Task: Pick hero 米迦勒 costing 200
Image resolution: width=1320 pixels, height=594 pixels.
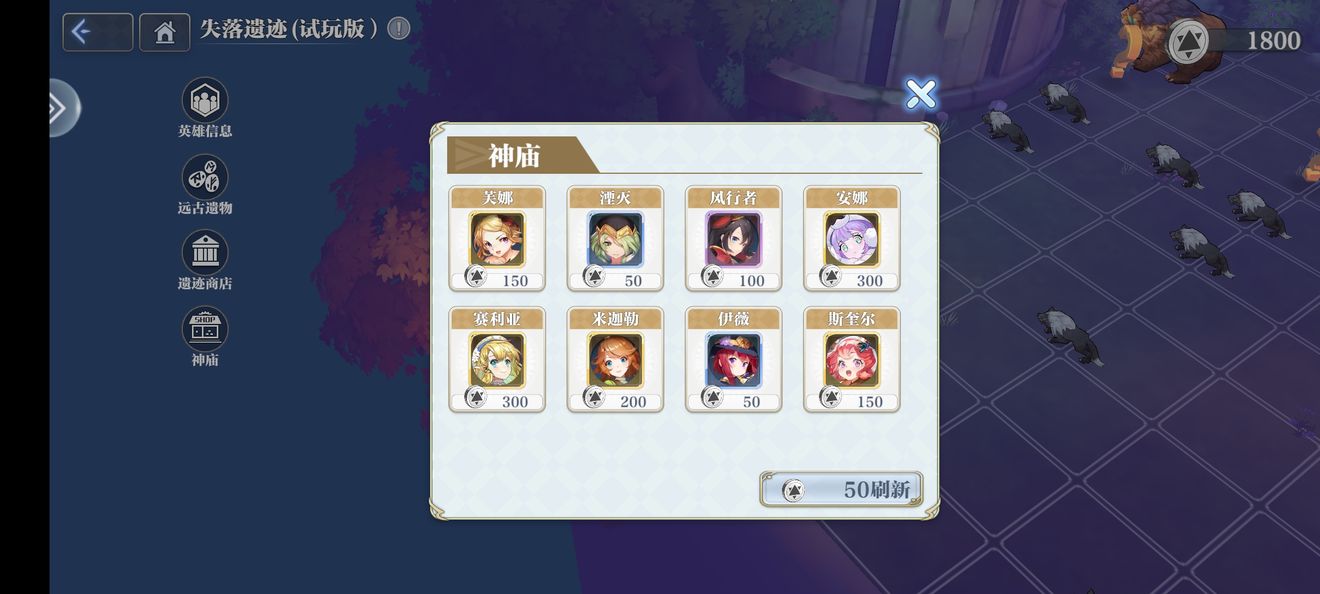Action: (615, 360)
